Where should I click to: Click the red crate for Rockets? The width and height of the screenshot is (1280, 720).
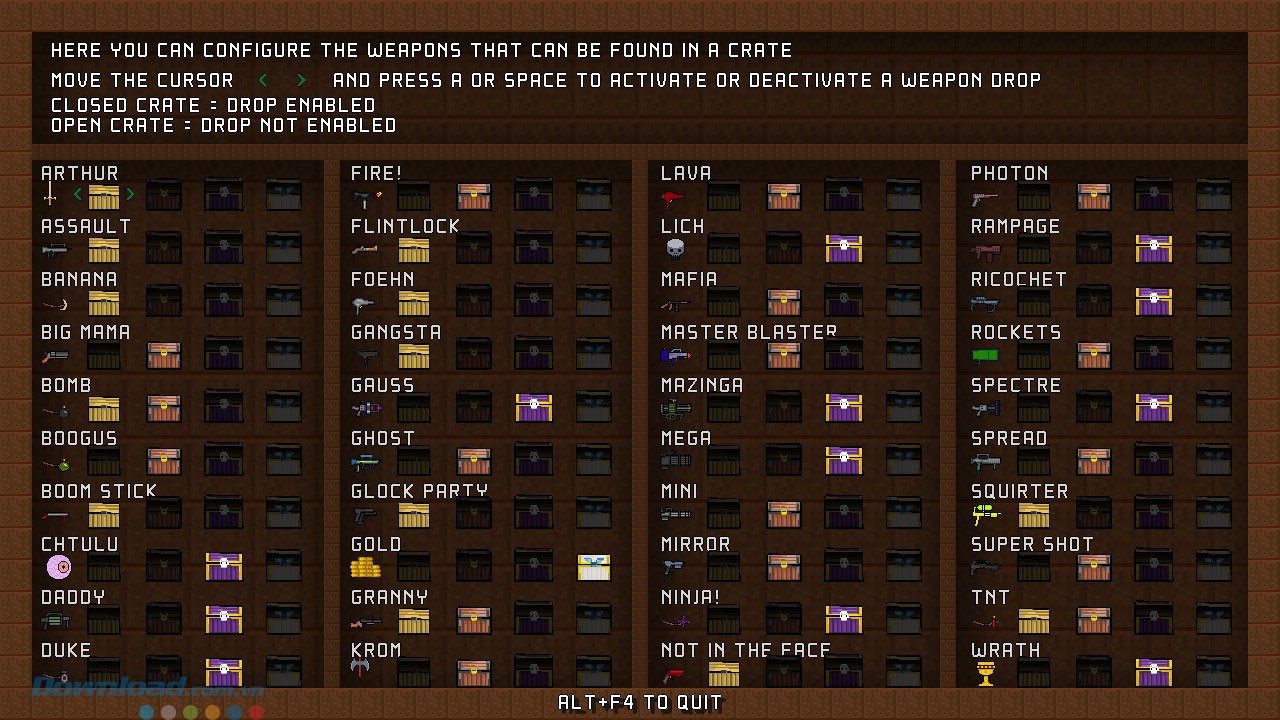point(1094,354)
